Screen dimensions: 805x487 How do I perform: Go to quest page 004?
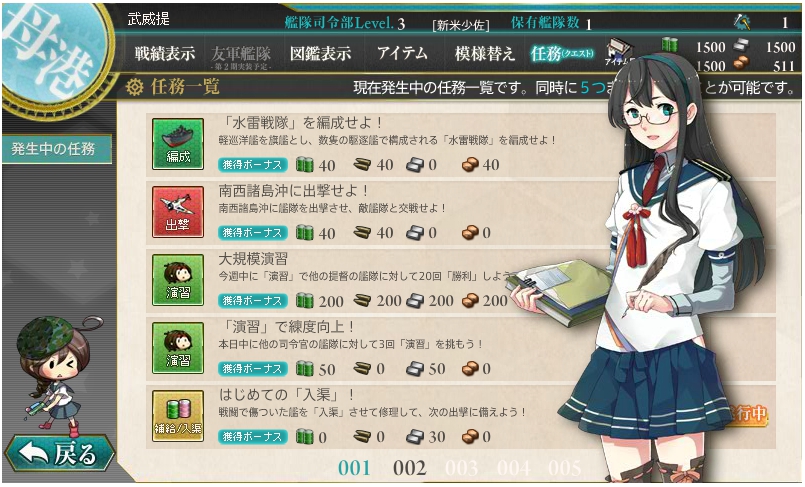pos(513,468)
